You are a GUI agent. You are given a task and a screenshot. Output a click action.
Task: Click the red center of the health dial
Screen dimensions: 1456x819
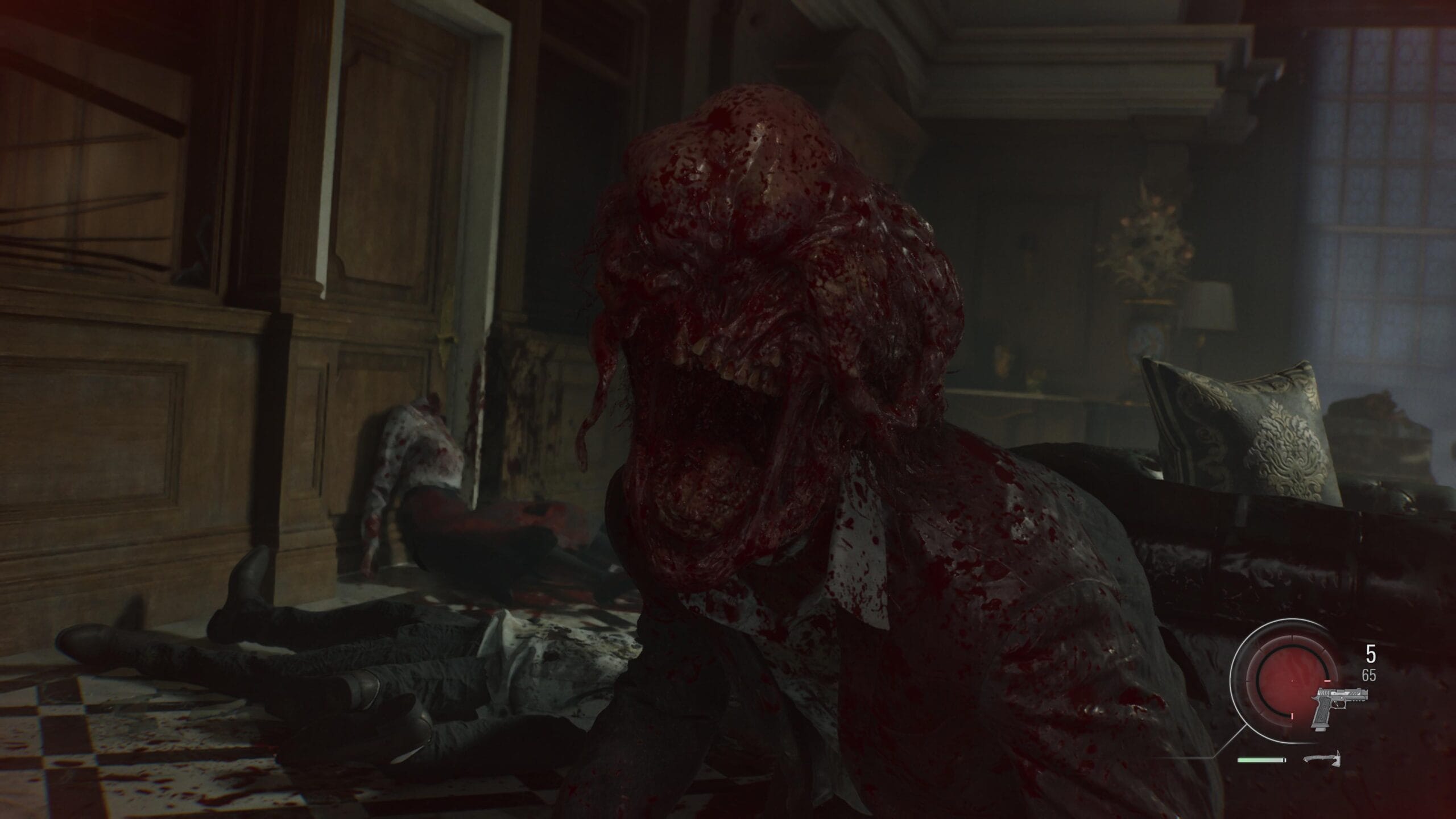click(x=1291, y=680)
